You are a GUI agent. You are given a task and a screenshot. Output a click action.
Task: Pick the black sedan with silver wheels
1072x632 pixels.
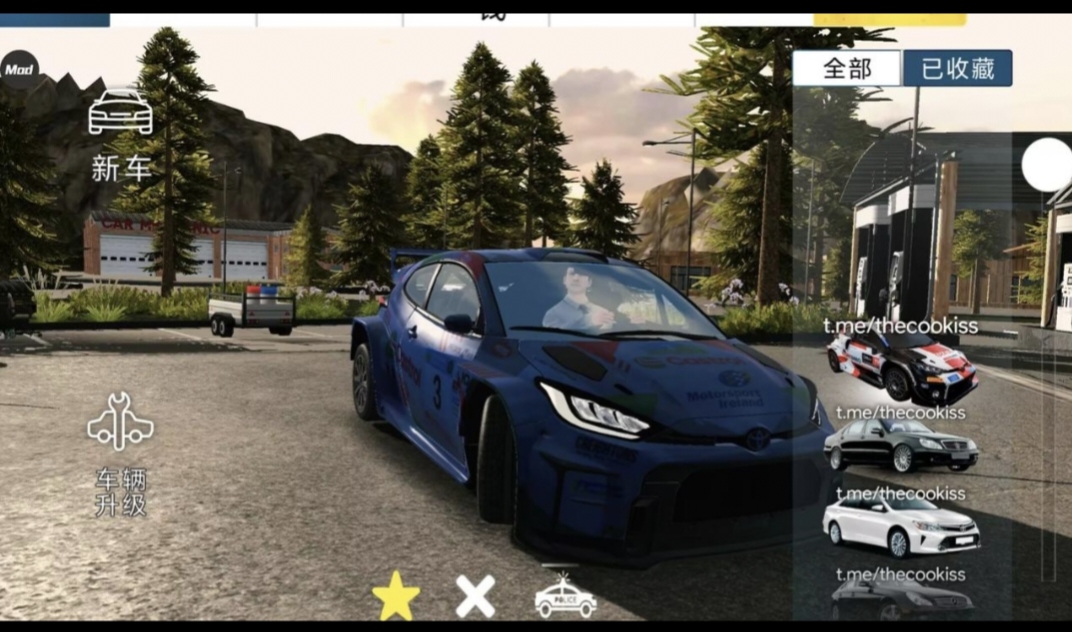pyautogui.click(x=900, y=447)
